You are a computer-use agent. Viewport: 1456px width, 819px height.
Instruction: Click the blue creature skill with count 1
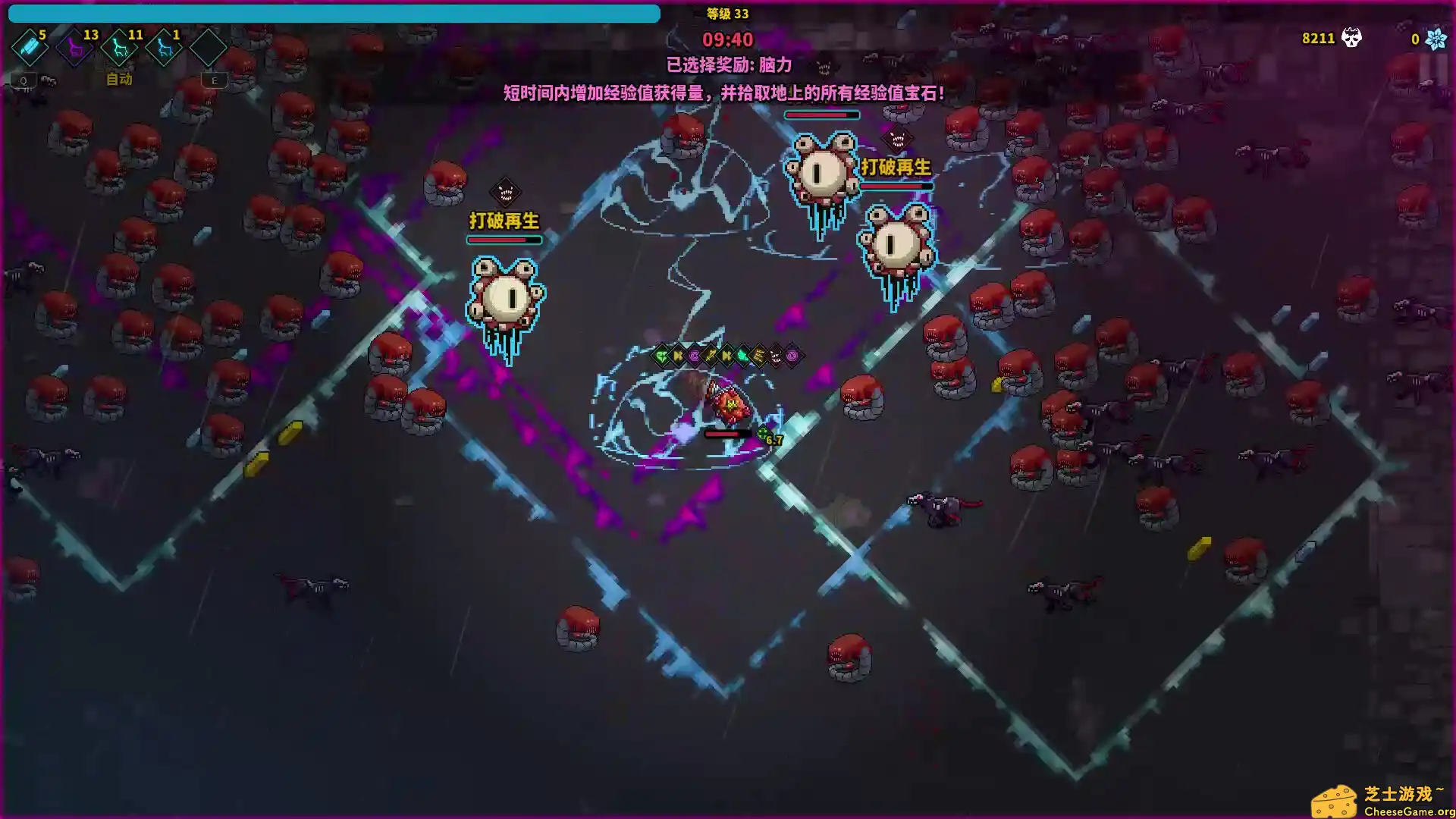(163, 47)
